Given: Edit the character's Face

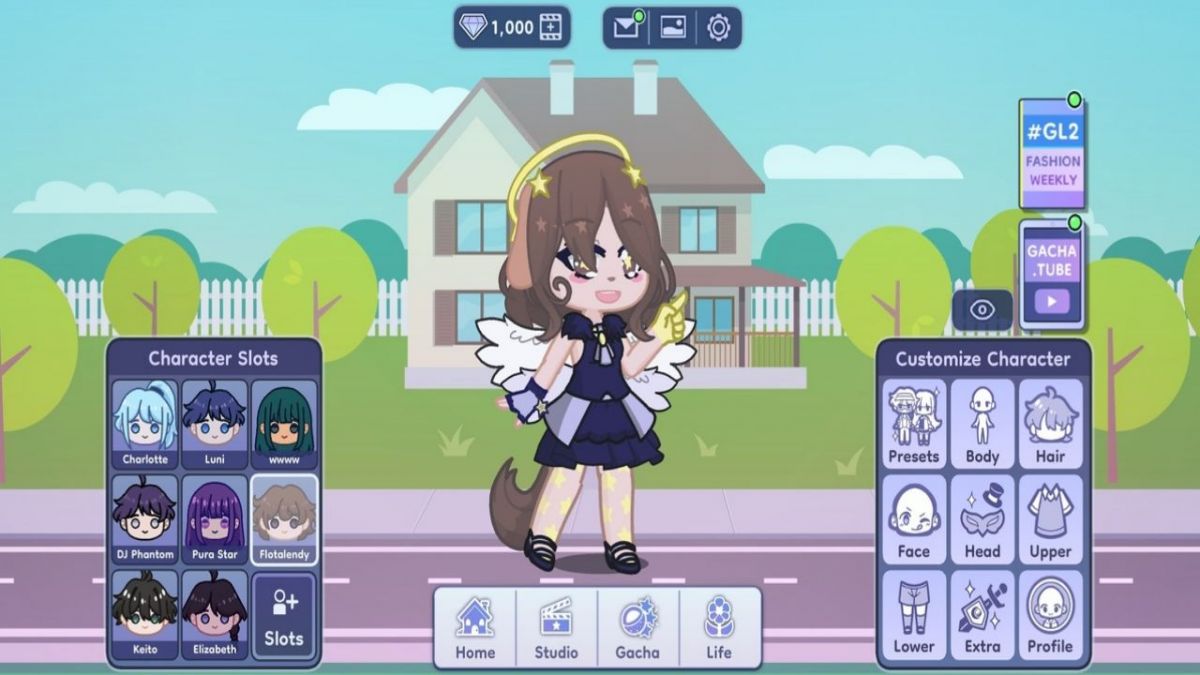Looking at the screenshot, I should tap(914, 520).
